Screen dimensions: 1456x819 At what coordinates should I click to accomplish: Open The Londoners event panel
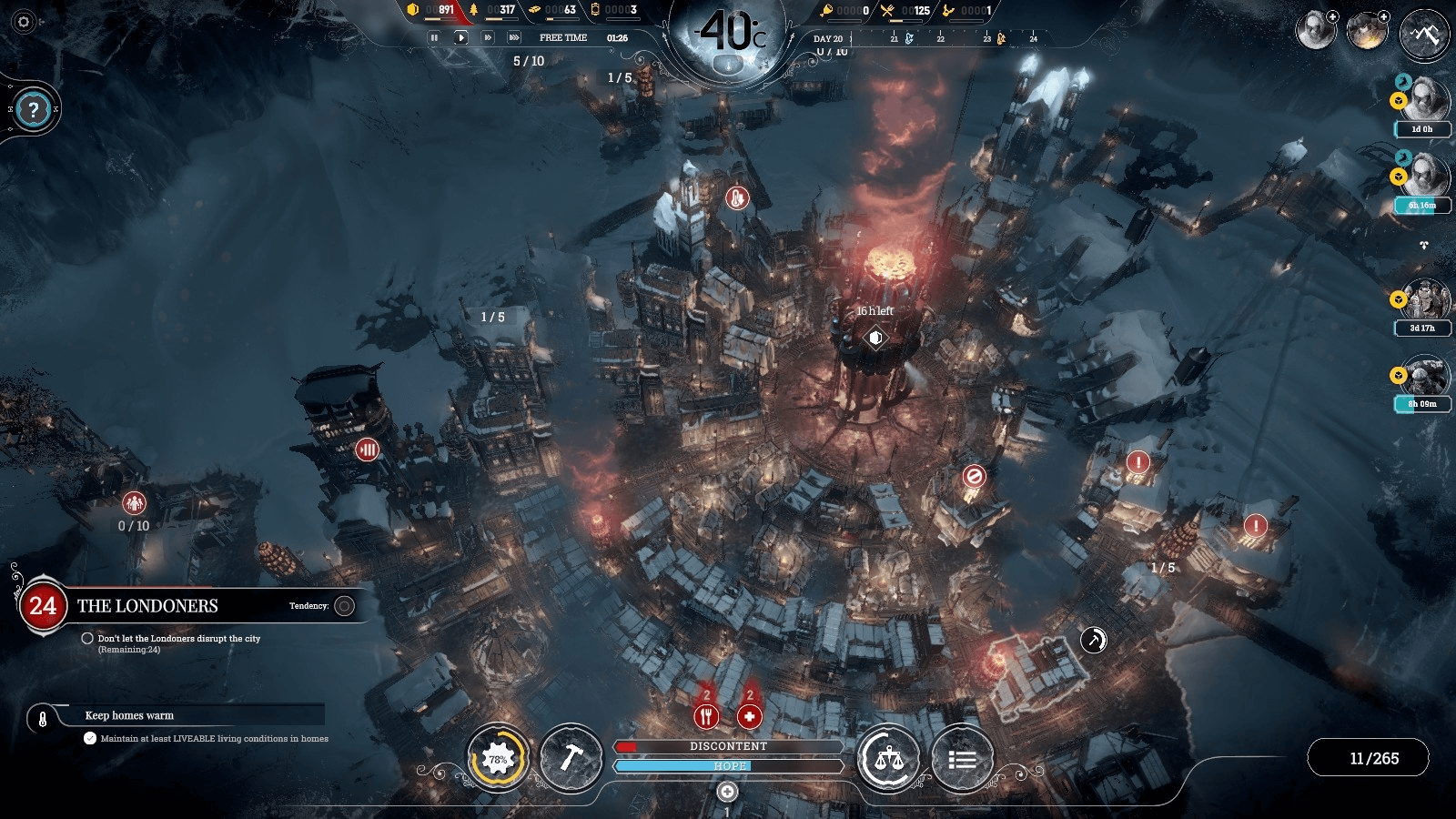[147, 606]
